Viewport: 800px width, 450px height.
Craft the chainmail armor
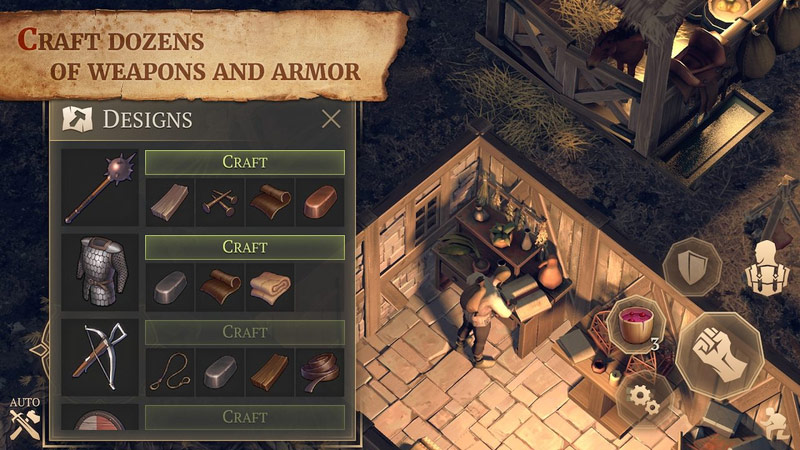(245, 247)
